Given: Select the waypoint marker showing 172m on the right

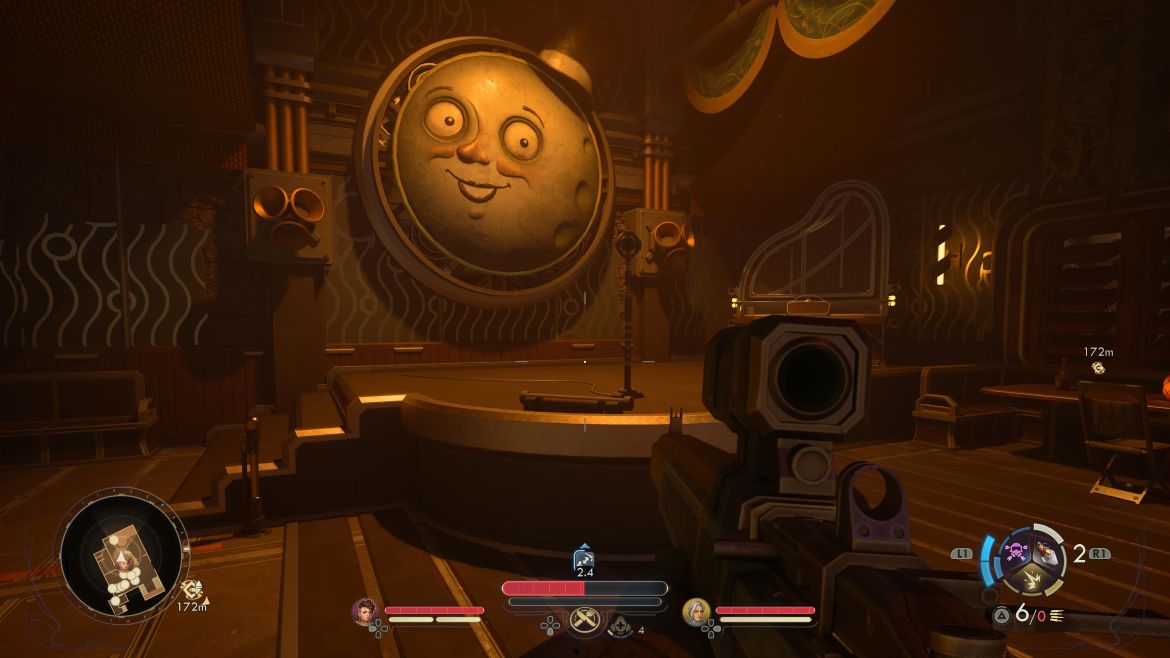Looking at the screenshot, I should pyautogui.click(x=1097, y=369).
